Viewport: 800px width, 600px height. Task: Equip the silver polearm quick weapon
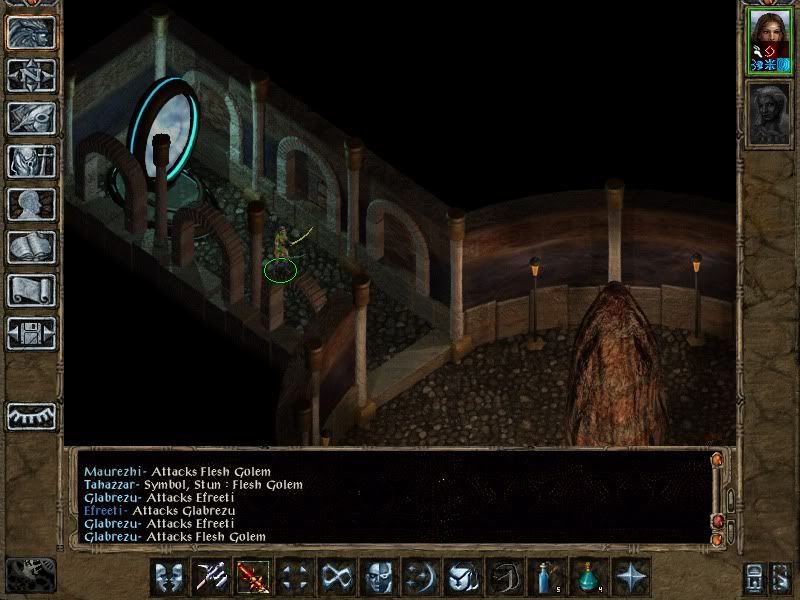(x=211, y=577)
